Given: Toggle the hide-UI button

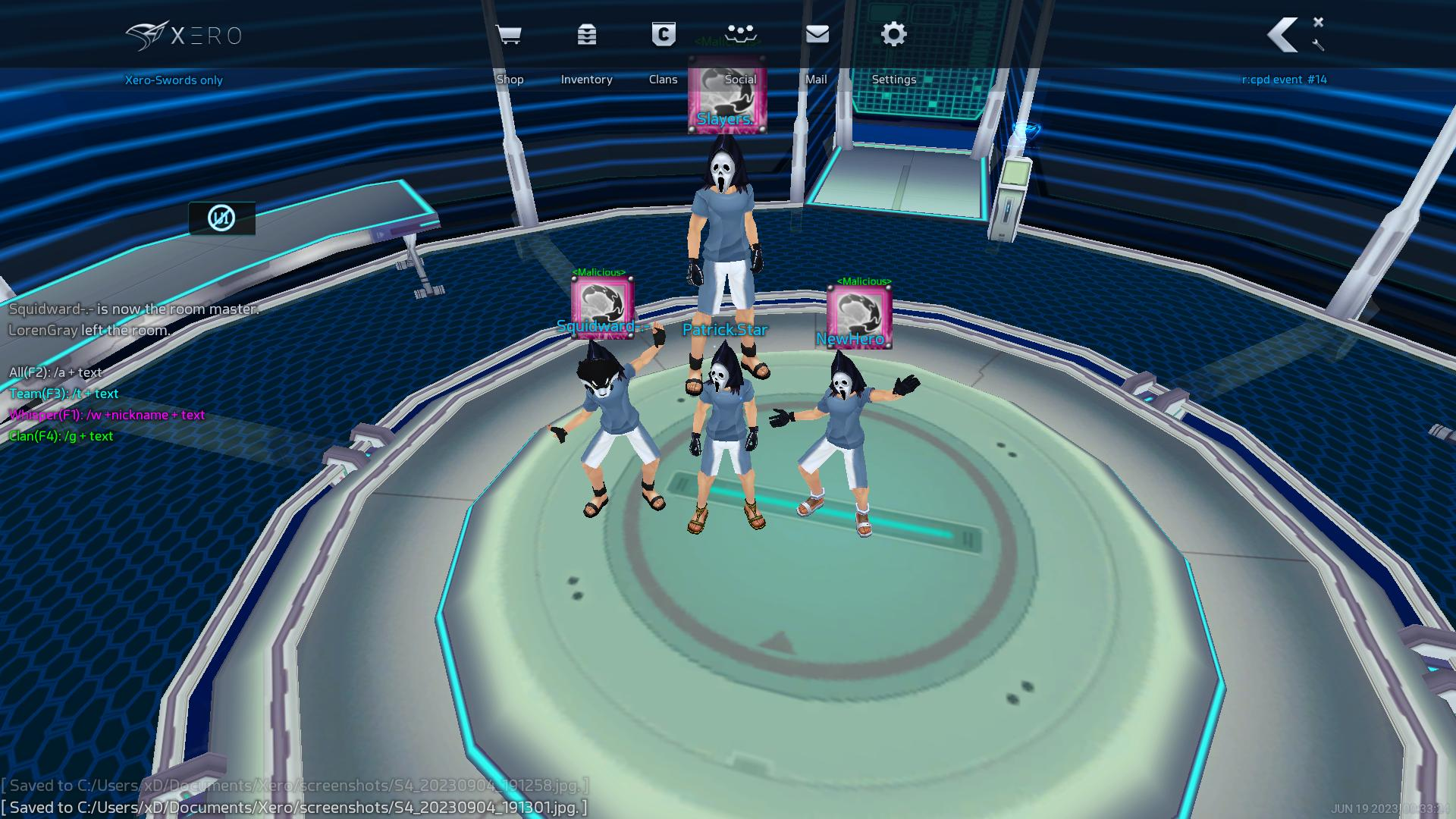Looking at the screenshot, I should click(221, 218).
